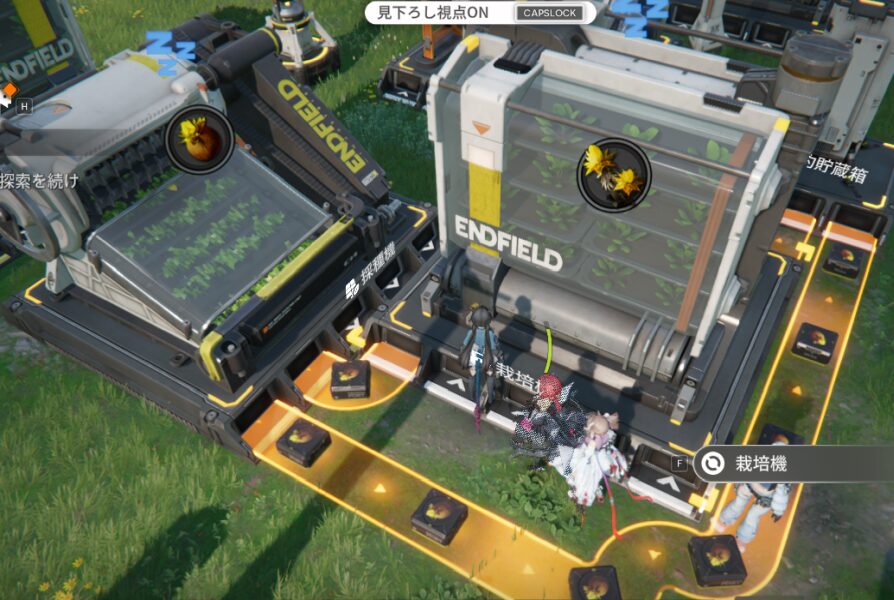Select the twin yellow flowers product icon
Image resolution: width=894 pixels, height=600 pixels.
coord(614,175)
